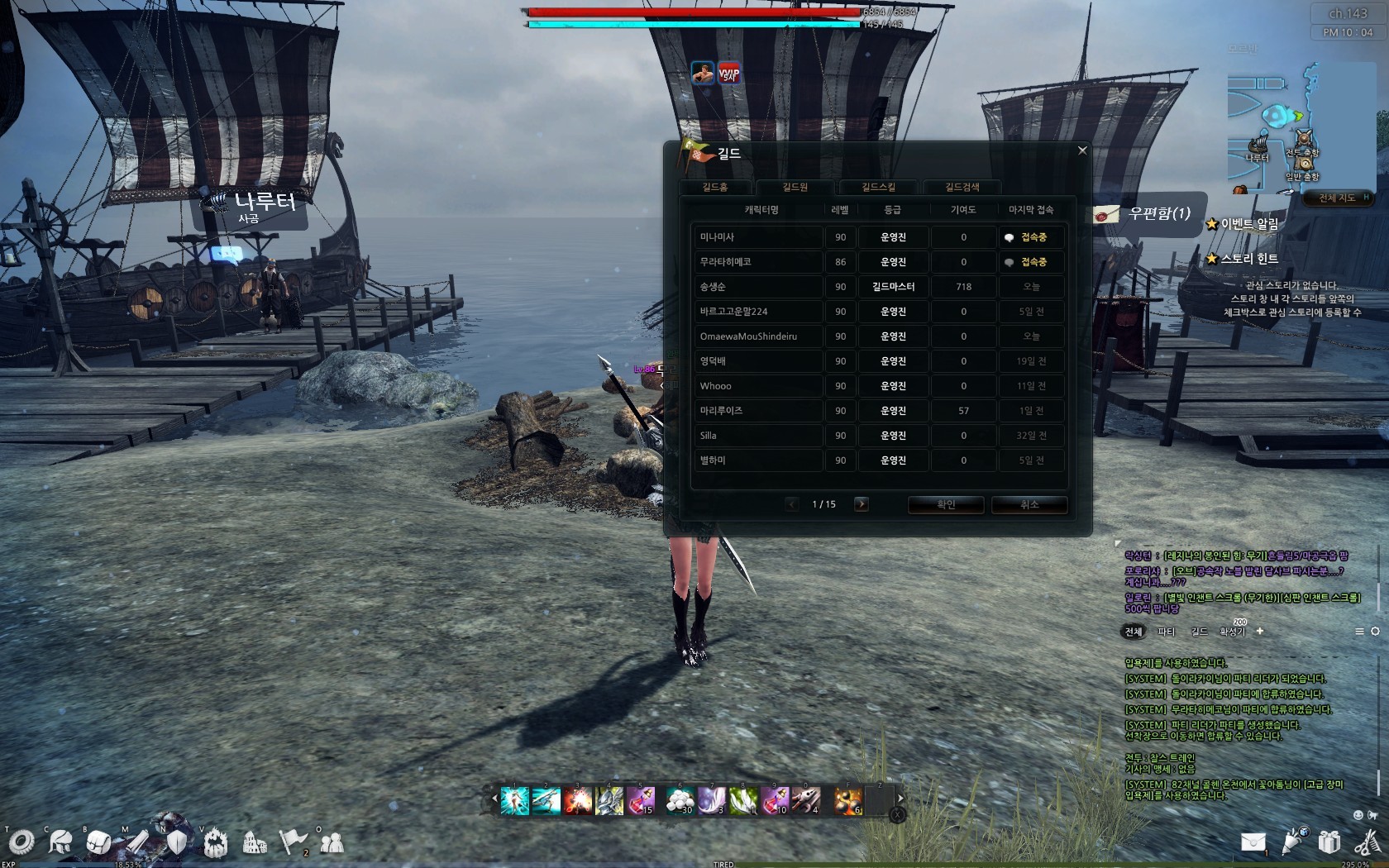Open the guild flag menu icon
This screenshot has height=868, width=1389.
click(293, 842)
